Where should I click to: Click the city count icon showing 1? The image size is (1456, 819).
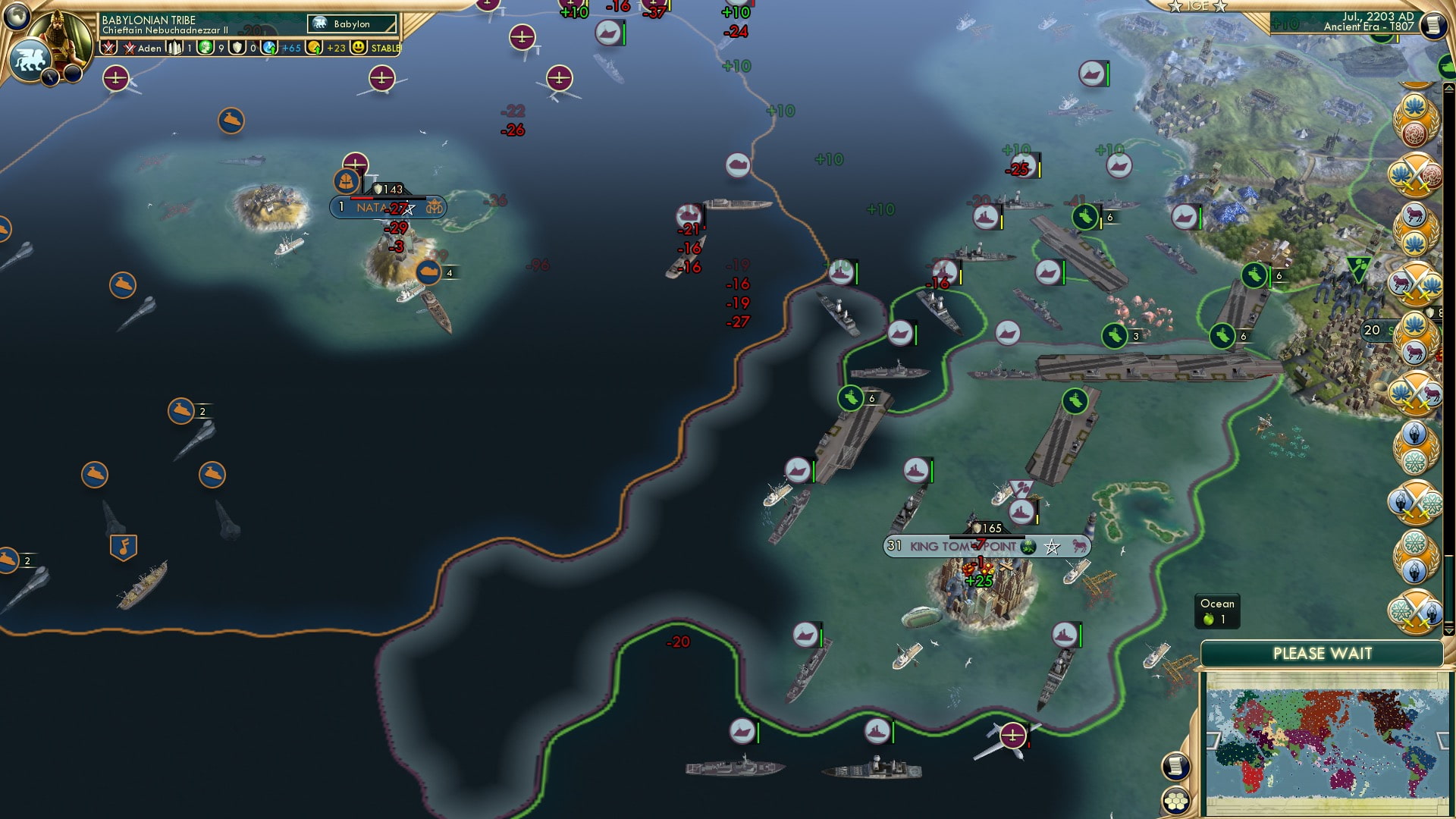tap(176, 48)
